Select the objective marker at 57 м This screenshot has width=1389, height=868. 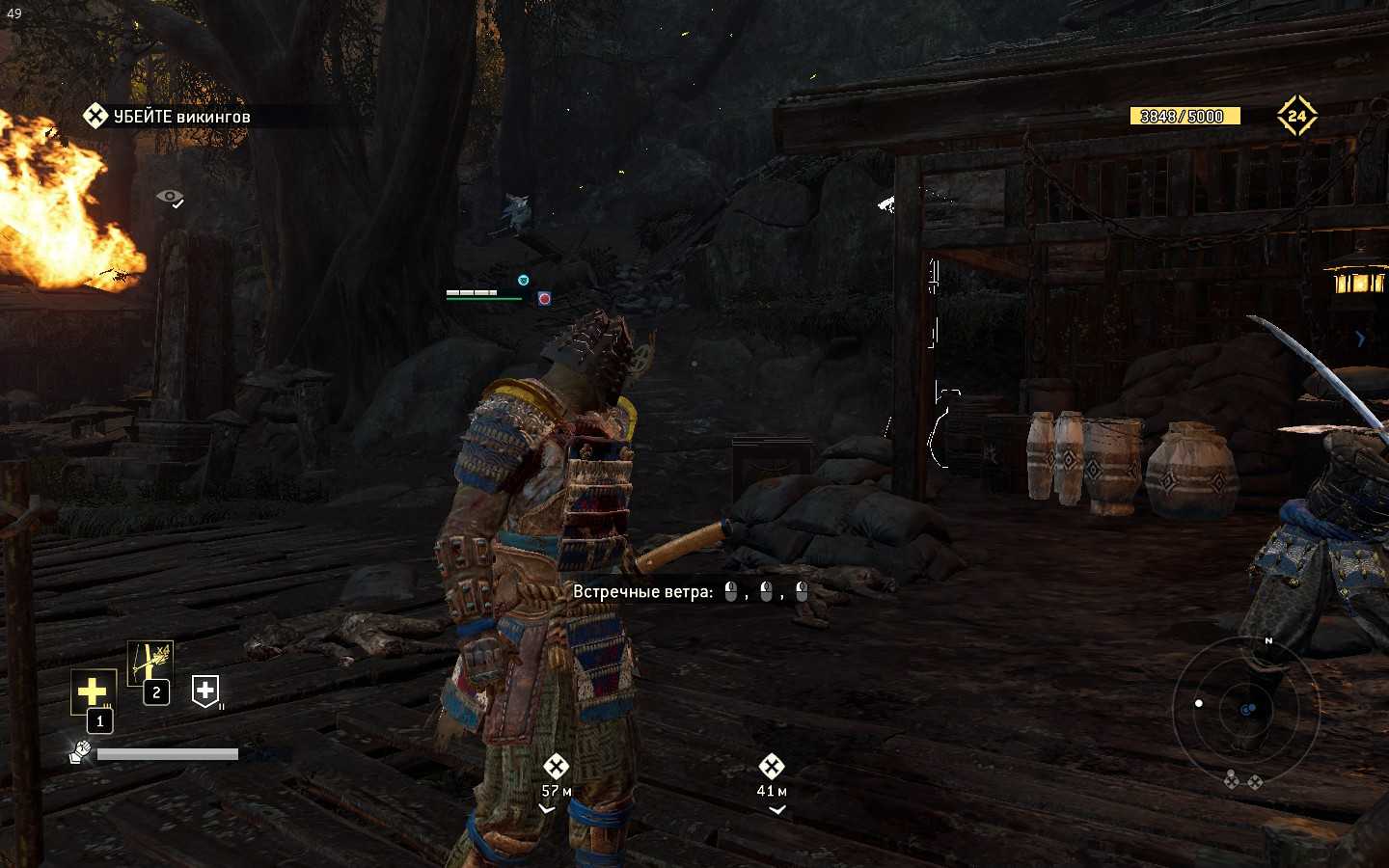[556, 767]
